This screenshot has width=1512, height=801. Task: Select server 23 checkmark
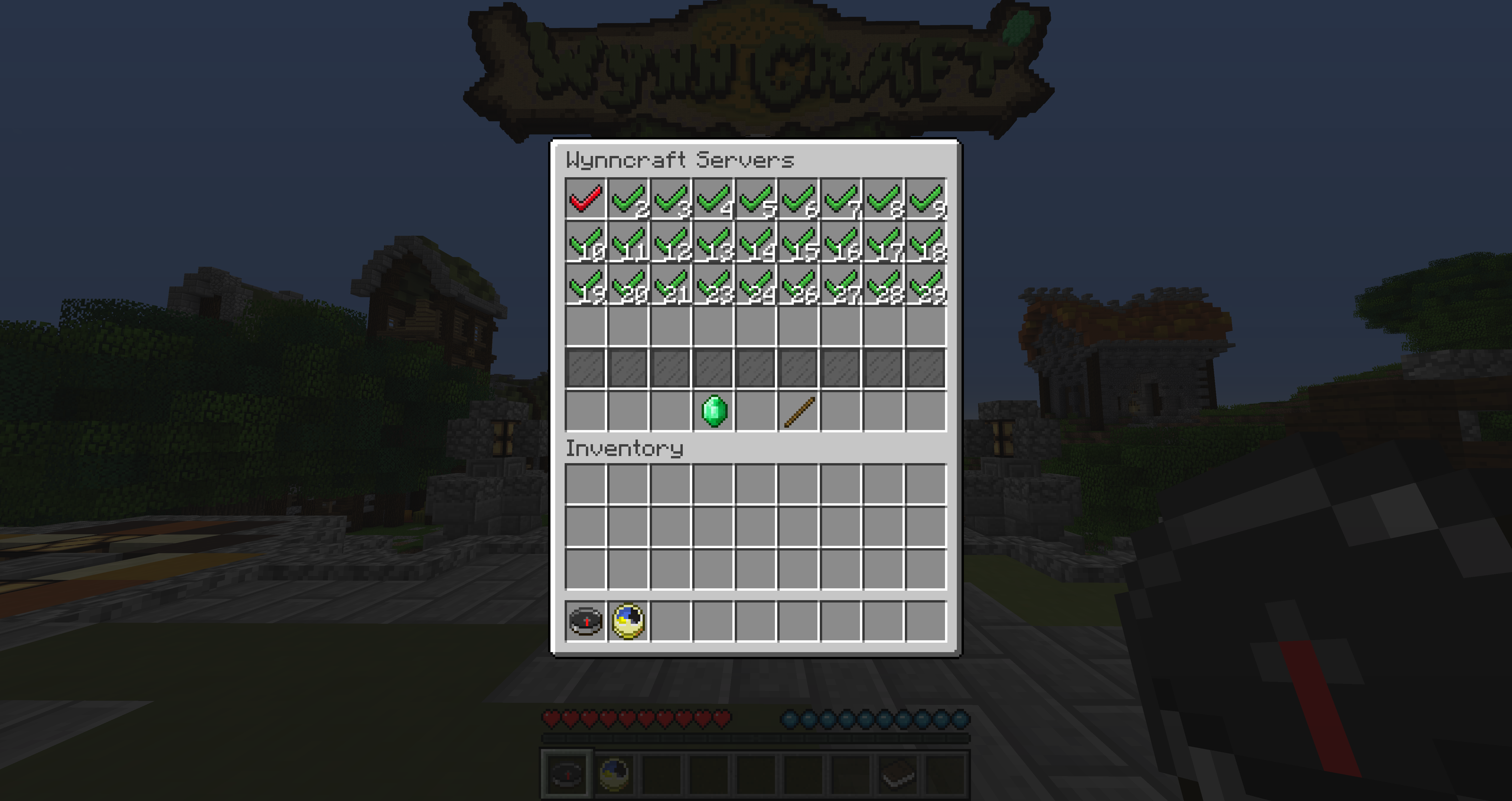point(714,285)
